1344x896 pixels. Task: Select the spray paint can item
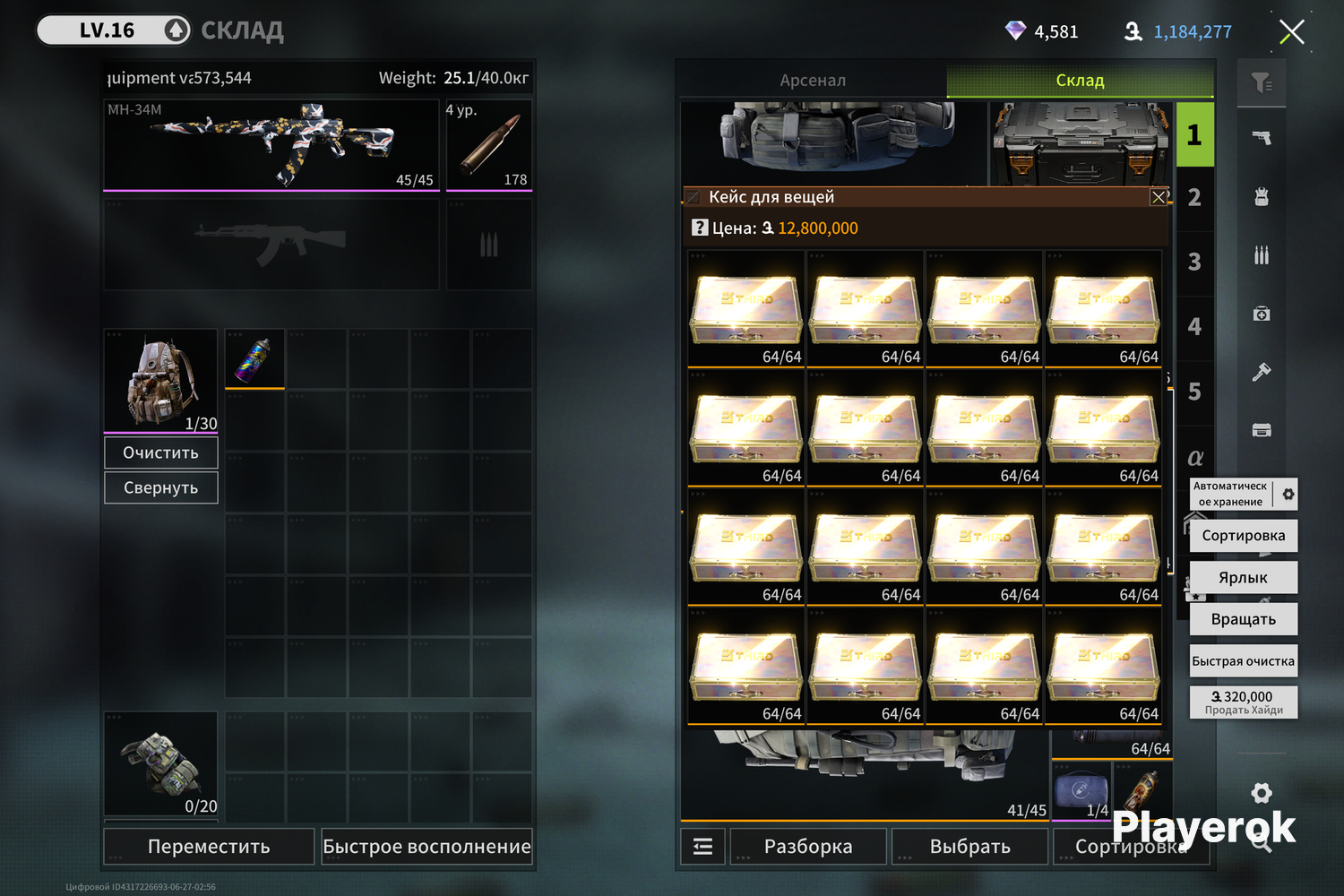[x=254, y=359]
